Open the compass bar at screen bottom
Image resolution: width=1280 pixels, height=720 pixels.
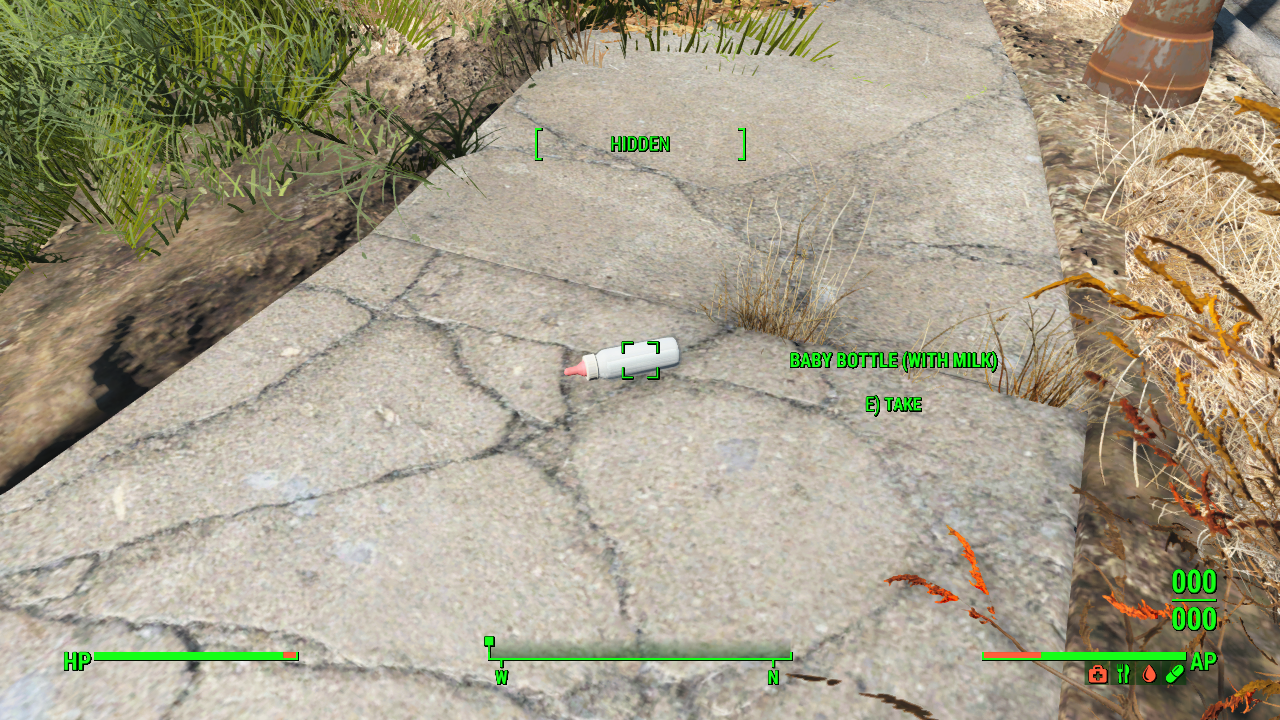click(x=640, y=660)
